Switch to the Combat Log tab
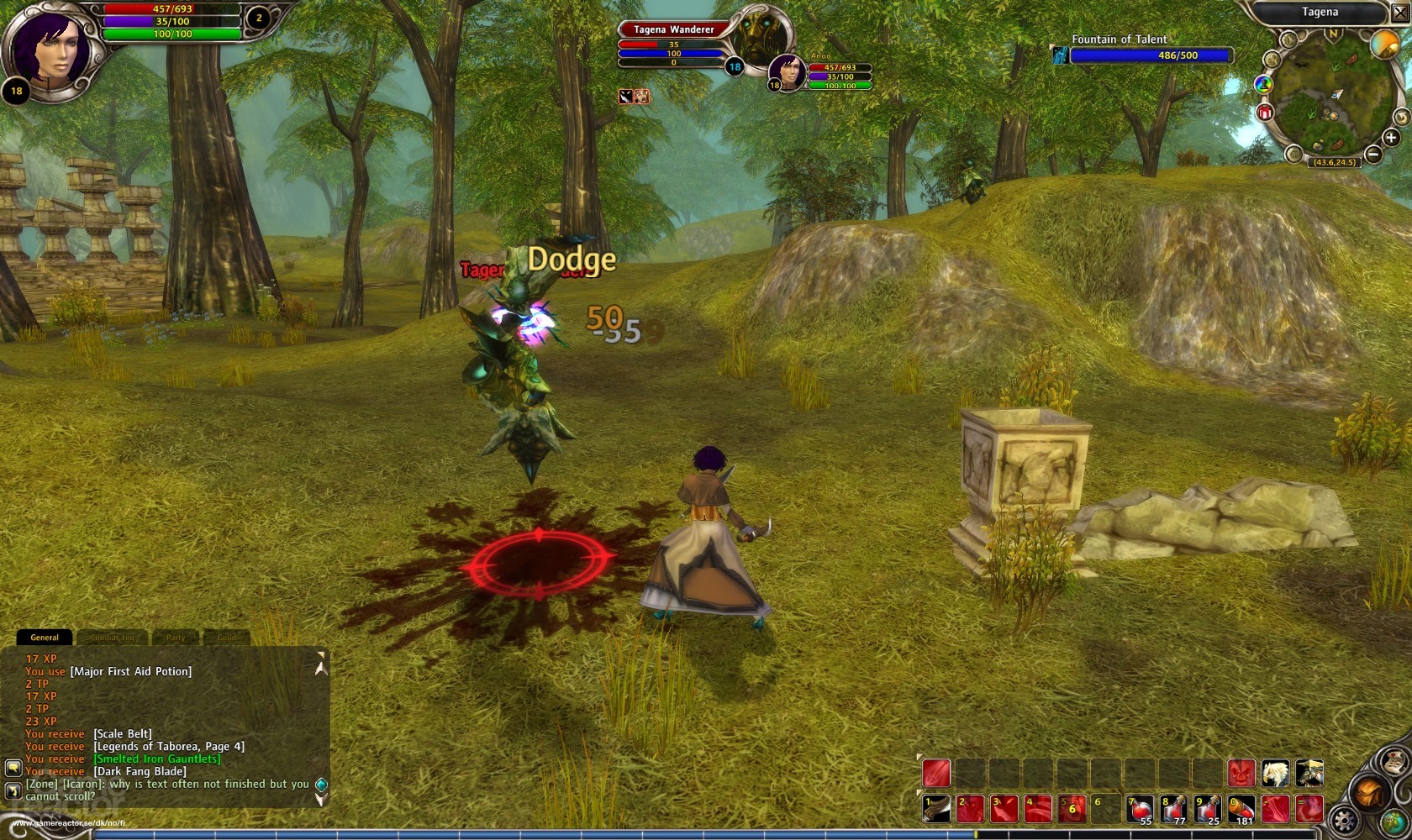 tap(113, 638)
